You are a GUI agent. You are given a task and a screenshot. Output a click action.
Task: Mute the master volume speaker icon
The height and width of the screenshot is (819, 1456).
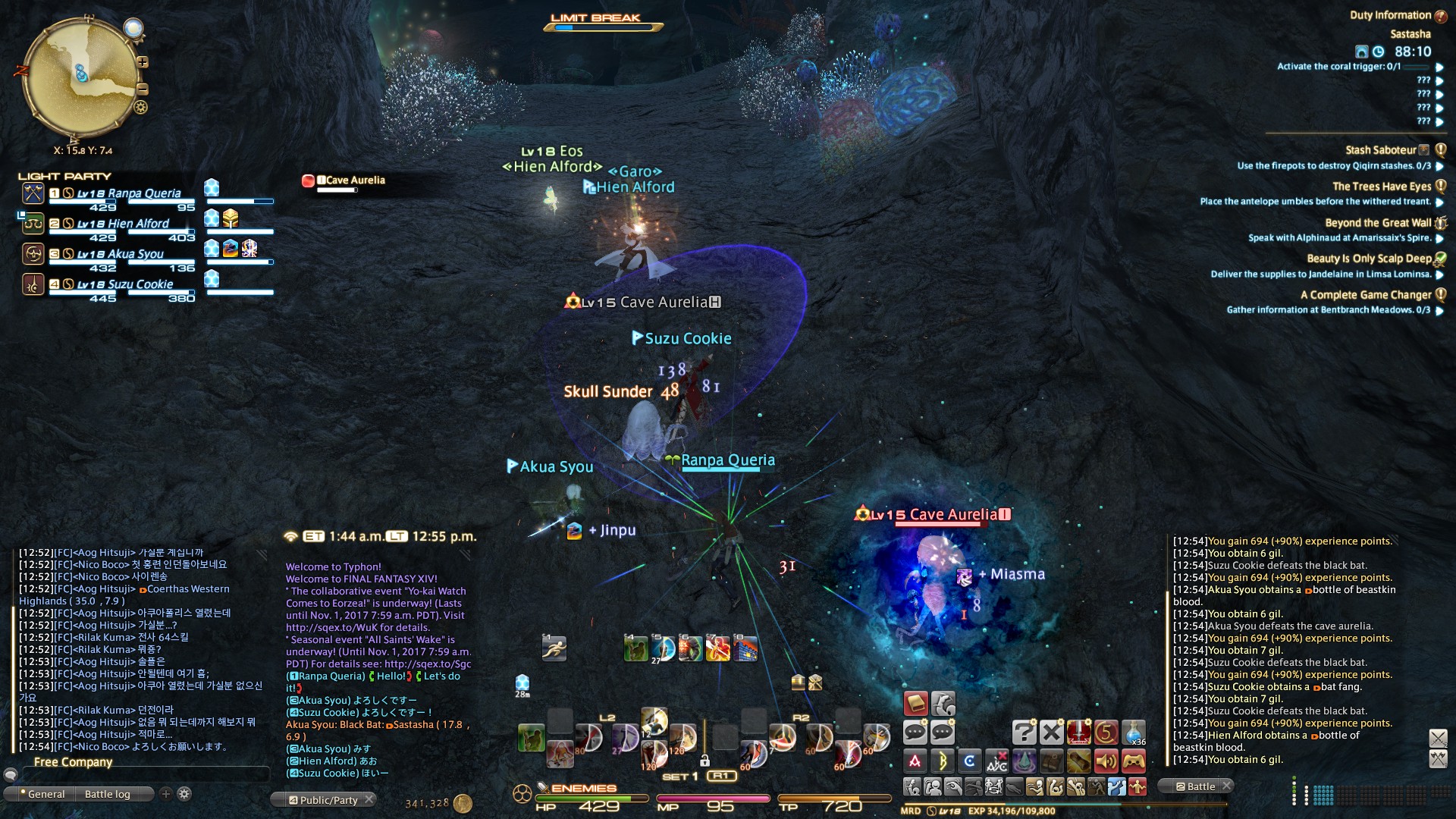[1106, 761]
